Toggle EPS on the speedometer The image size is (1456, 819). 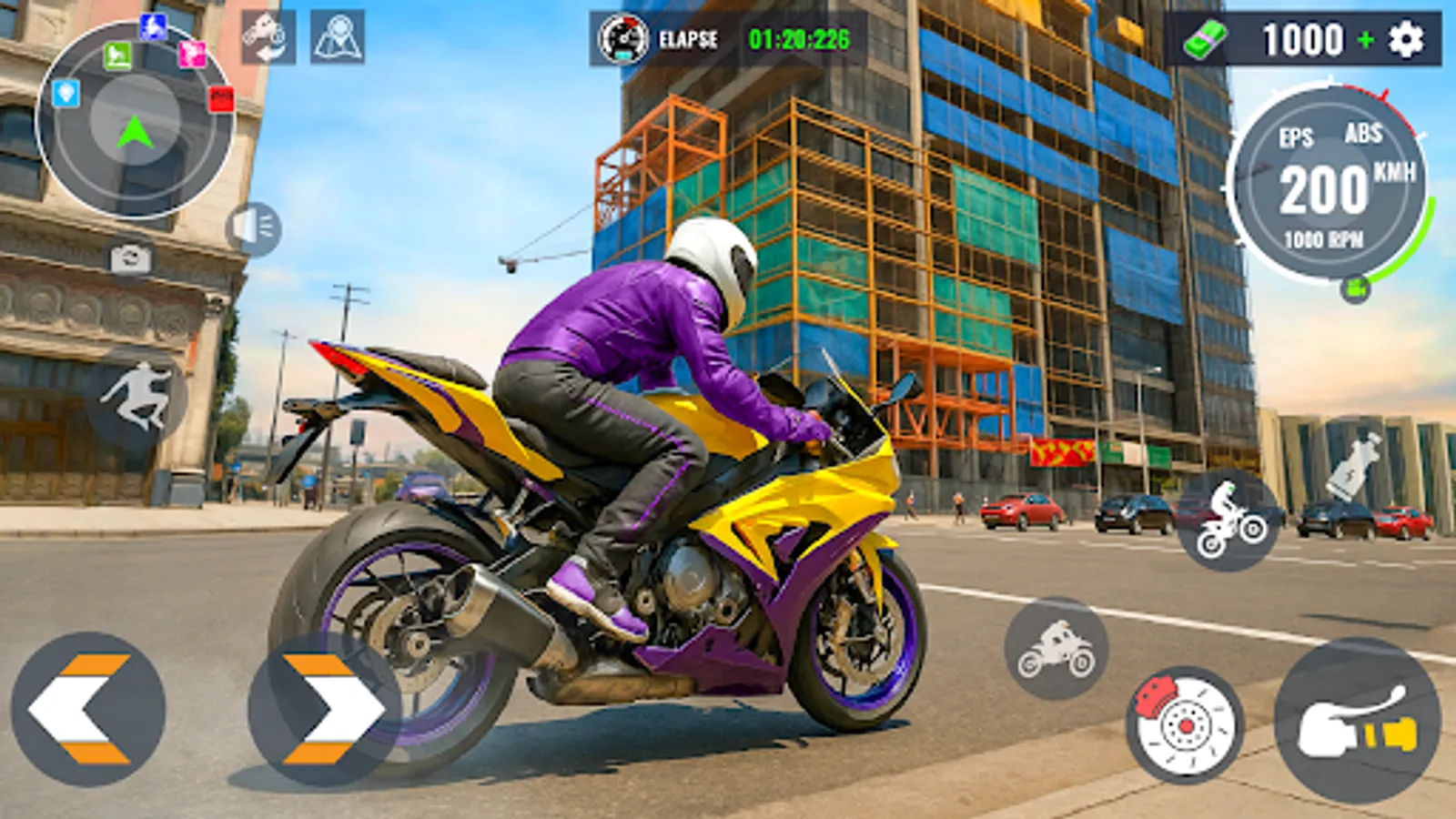[1296, 138]
